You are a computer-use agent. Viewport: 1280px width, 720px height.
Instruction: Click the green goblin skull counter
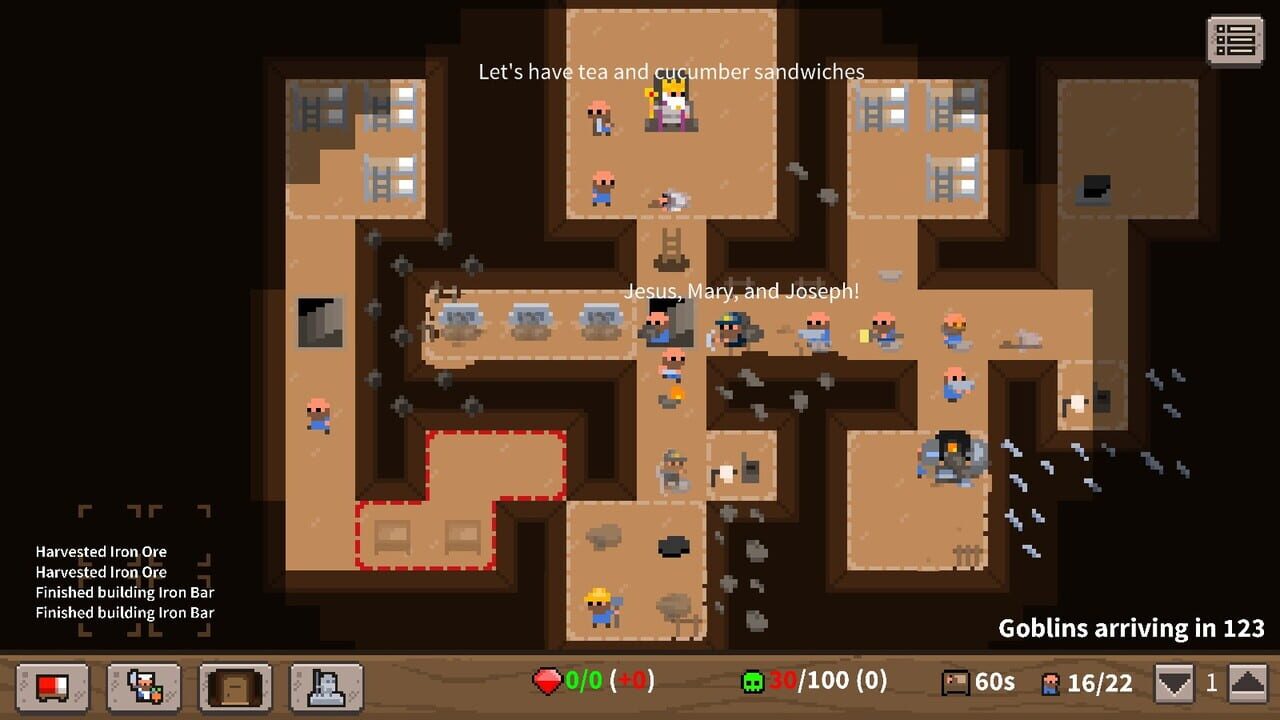(x=752, y=681)
